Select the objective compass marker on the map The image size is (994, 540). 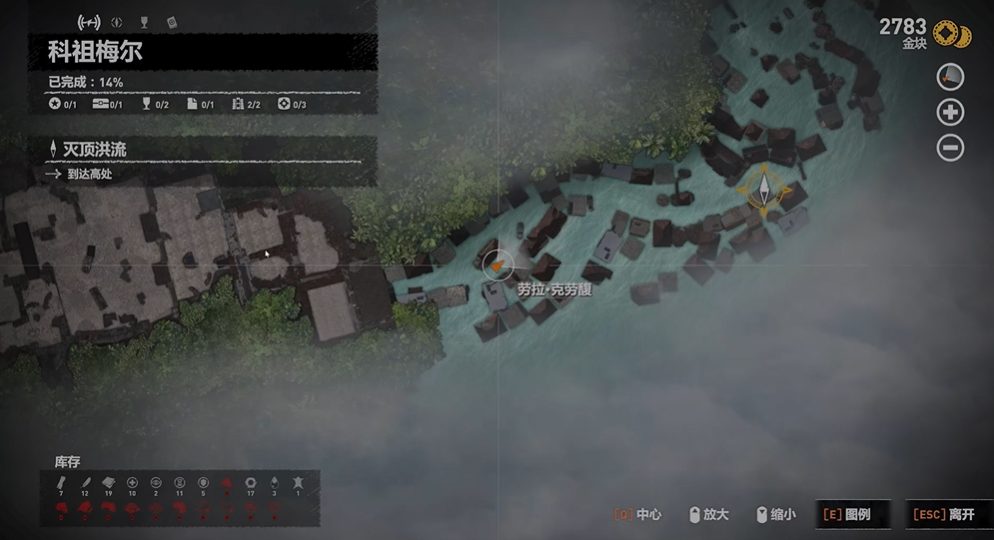764,190
